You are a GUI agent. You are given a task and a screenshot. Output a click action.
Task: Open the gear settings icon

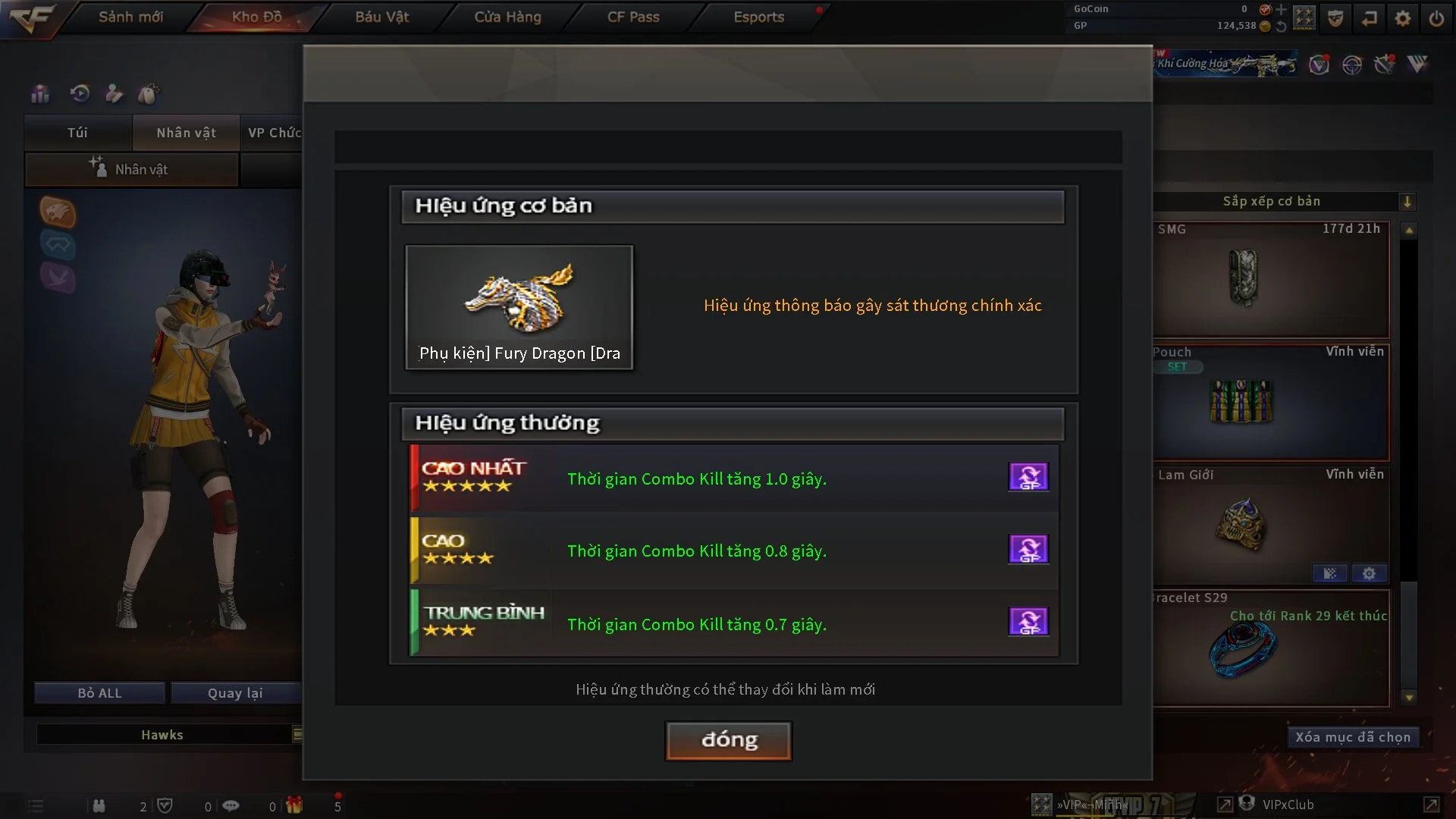click(x=1402, y=18)
